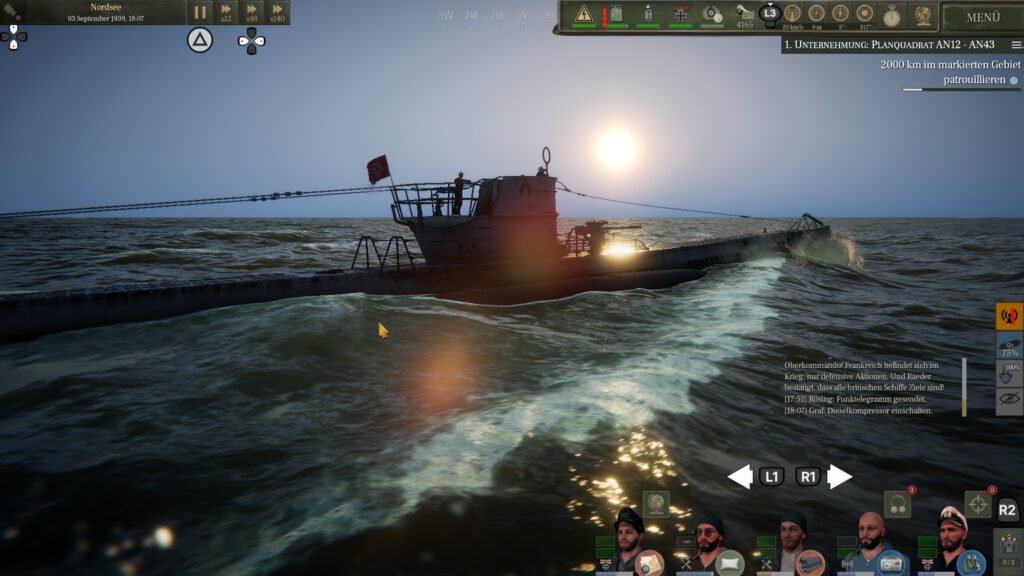1024x576 pixels.
Task: Toggle the orange radio signal alert icon
Action: click(1009, 317)
